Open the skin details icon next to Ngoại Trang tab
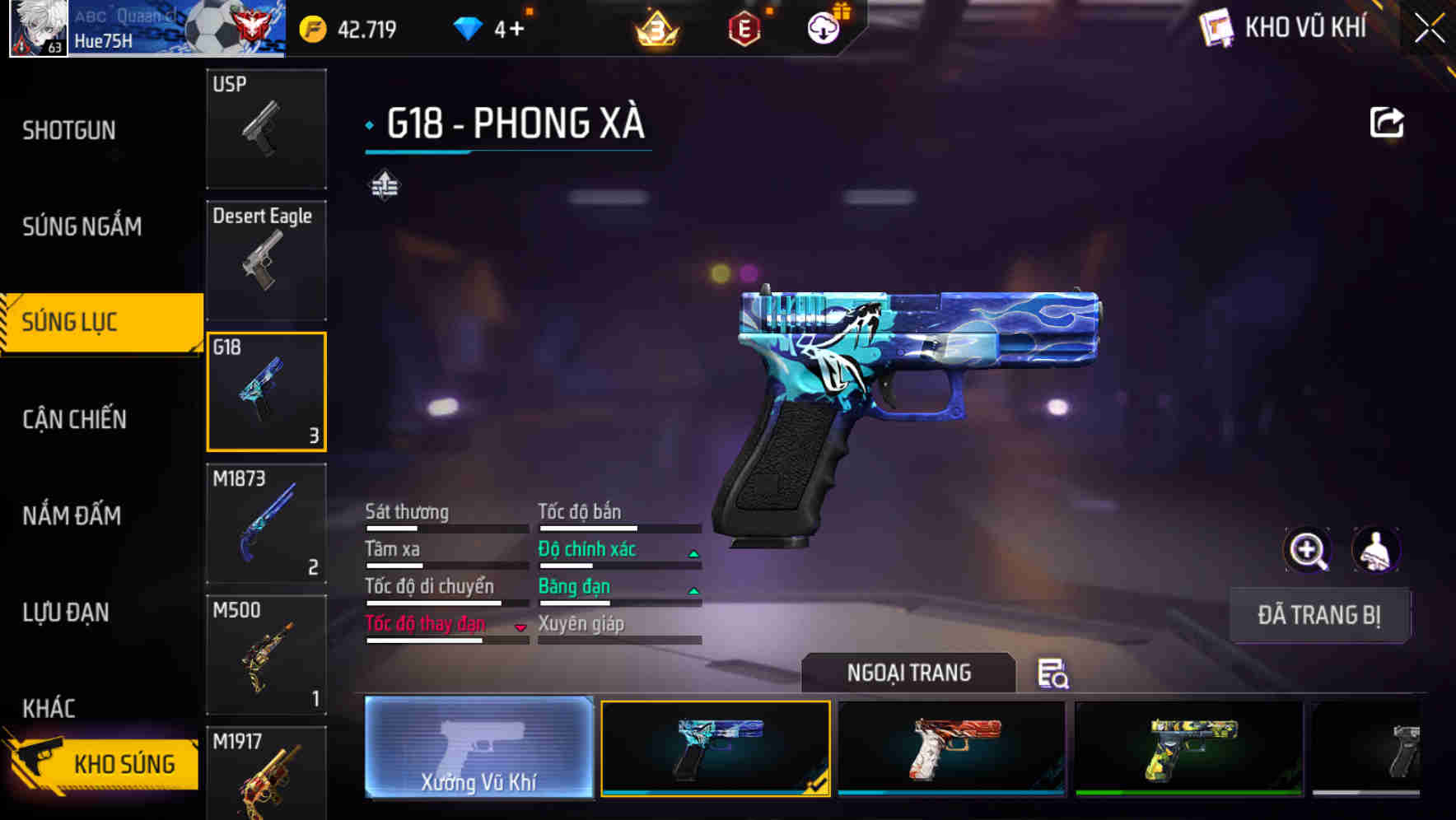The height and width of the screenshot is (820, 1456). coord(1054,674)
